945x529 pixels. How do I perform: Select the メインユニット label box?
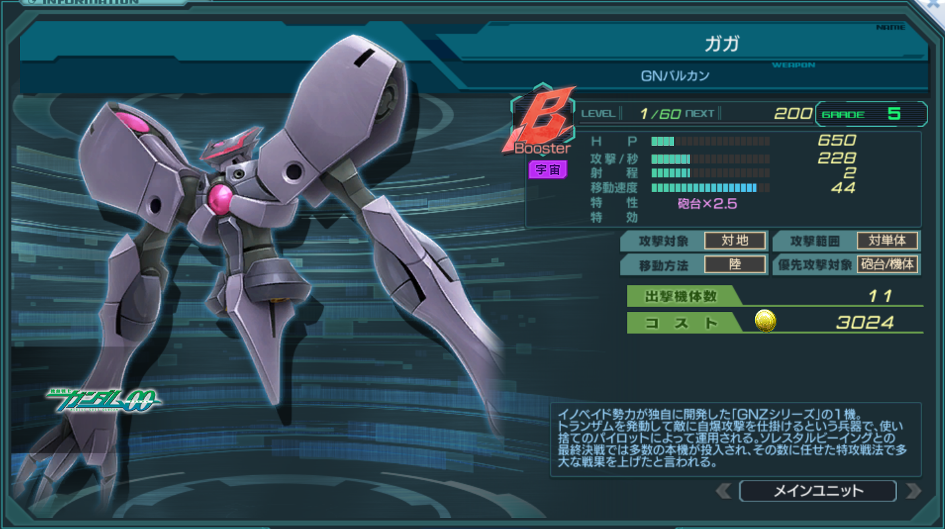point(818,491)
